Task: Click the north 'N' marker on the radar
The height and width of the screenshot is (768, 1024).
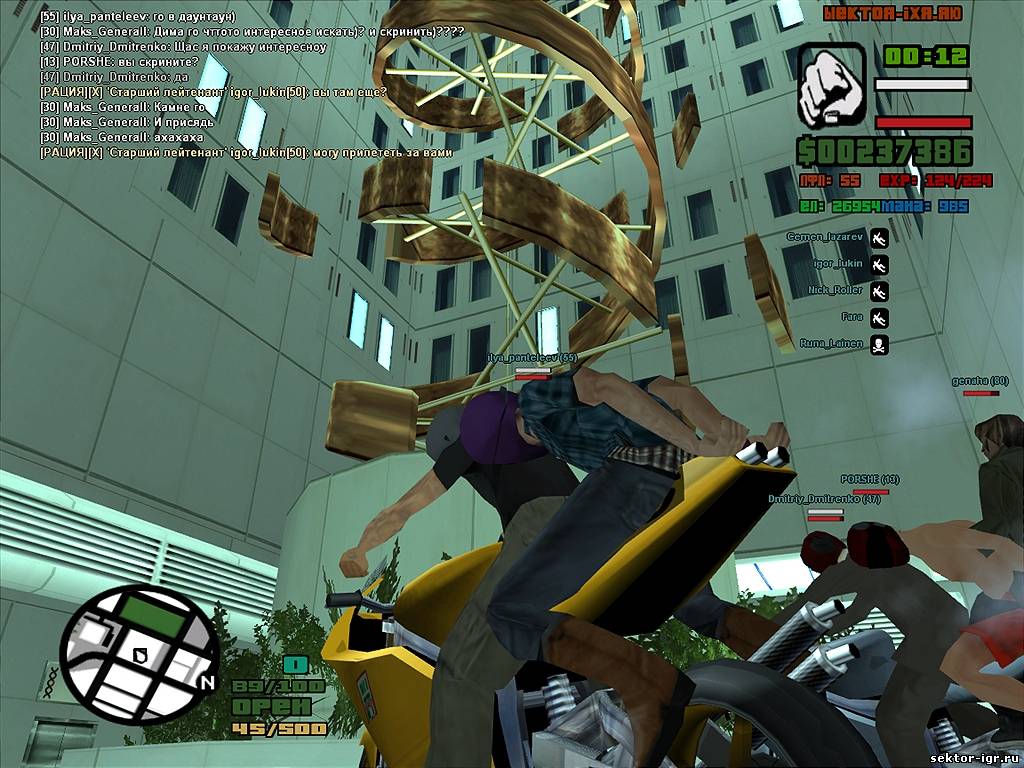Action: coord(207,684)
